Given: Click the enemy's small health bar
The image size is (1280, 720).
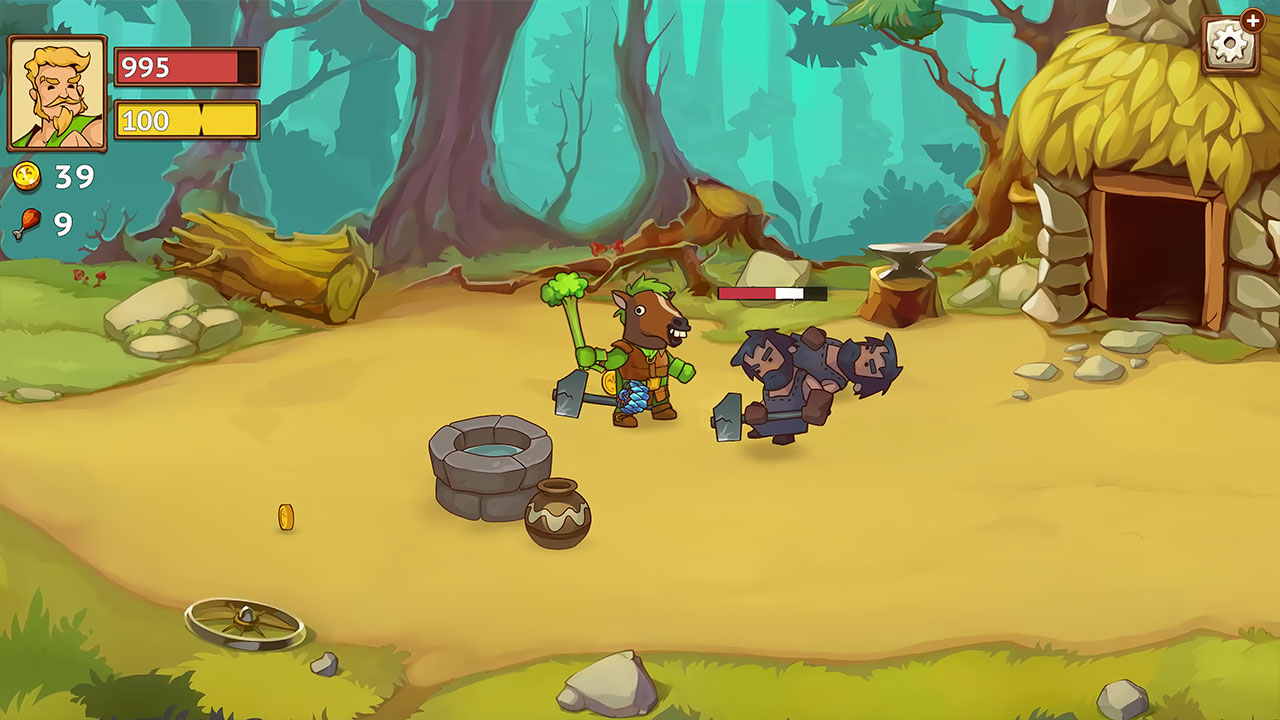Looking at the screenshot, I should click(x=770, y=291).
